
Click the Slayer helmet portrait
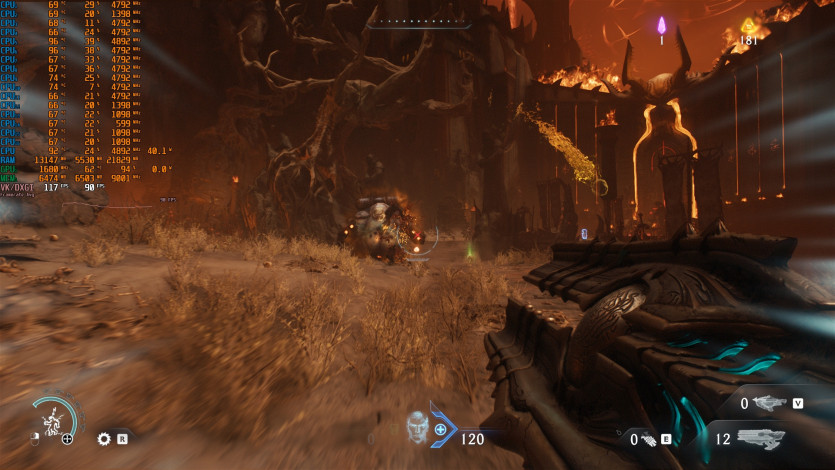point(418,427)
